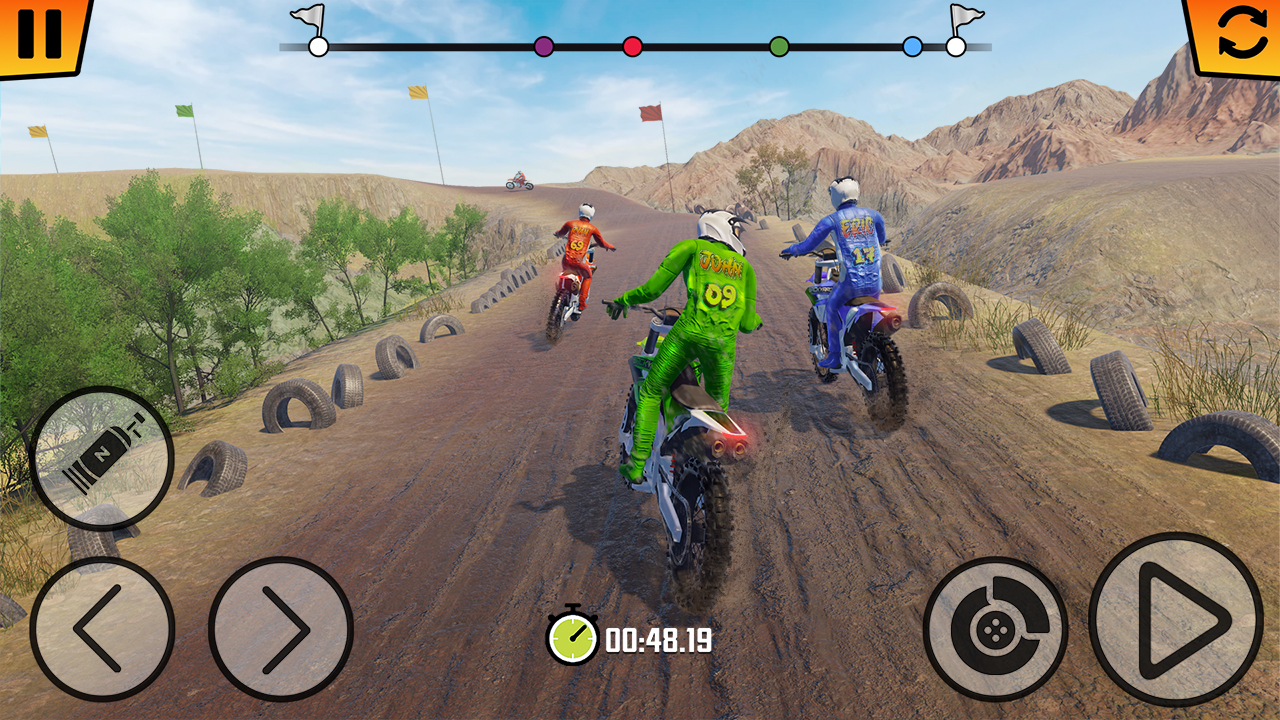Select the blue rider position marker
Image resolution: width=1280 pixels, height=720 pixels.
tap(912, 45)
